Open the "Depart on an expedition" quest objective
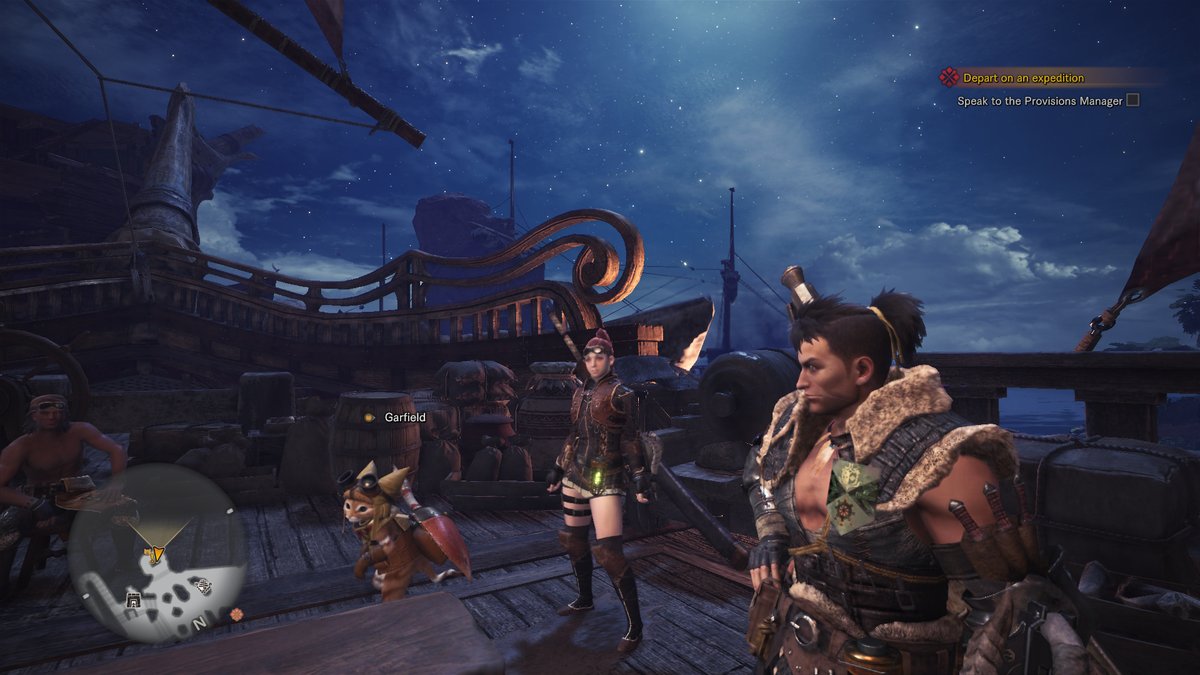Screen dimensions: 1200x675 point(1022,78)
